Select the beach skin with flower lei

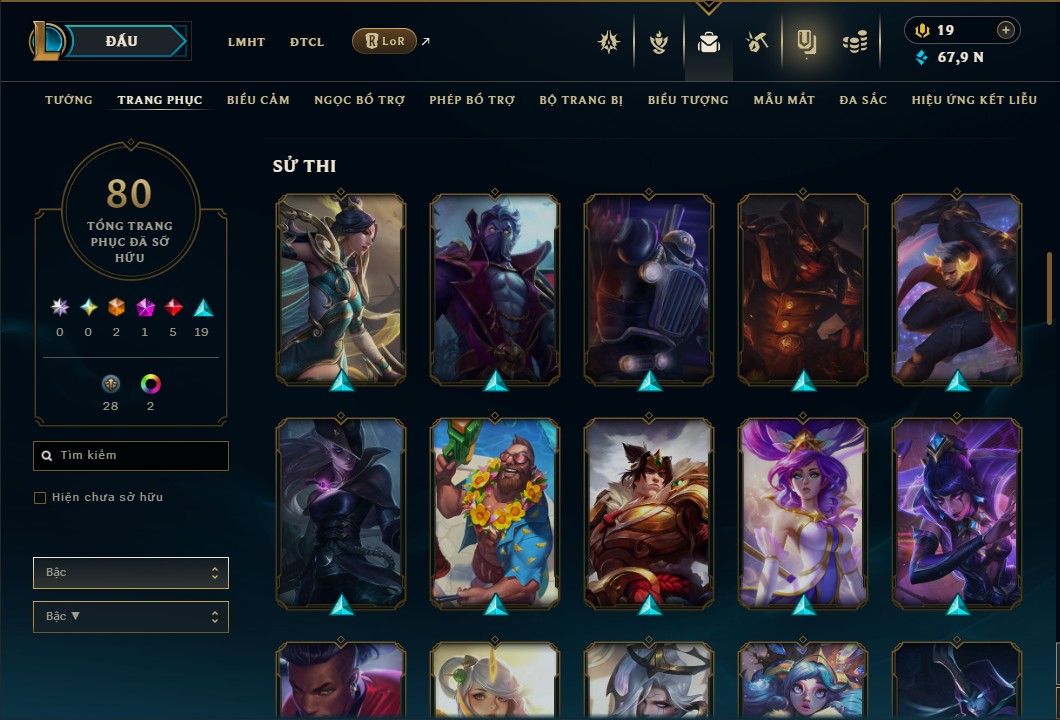[495, 510]
